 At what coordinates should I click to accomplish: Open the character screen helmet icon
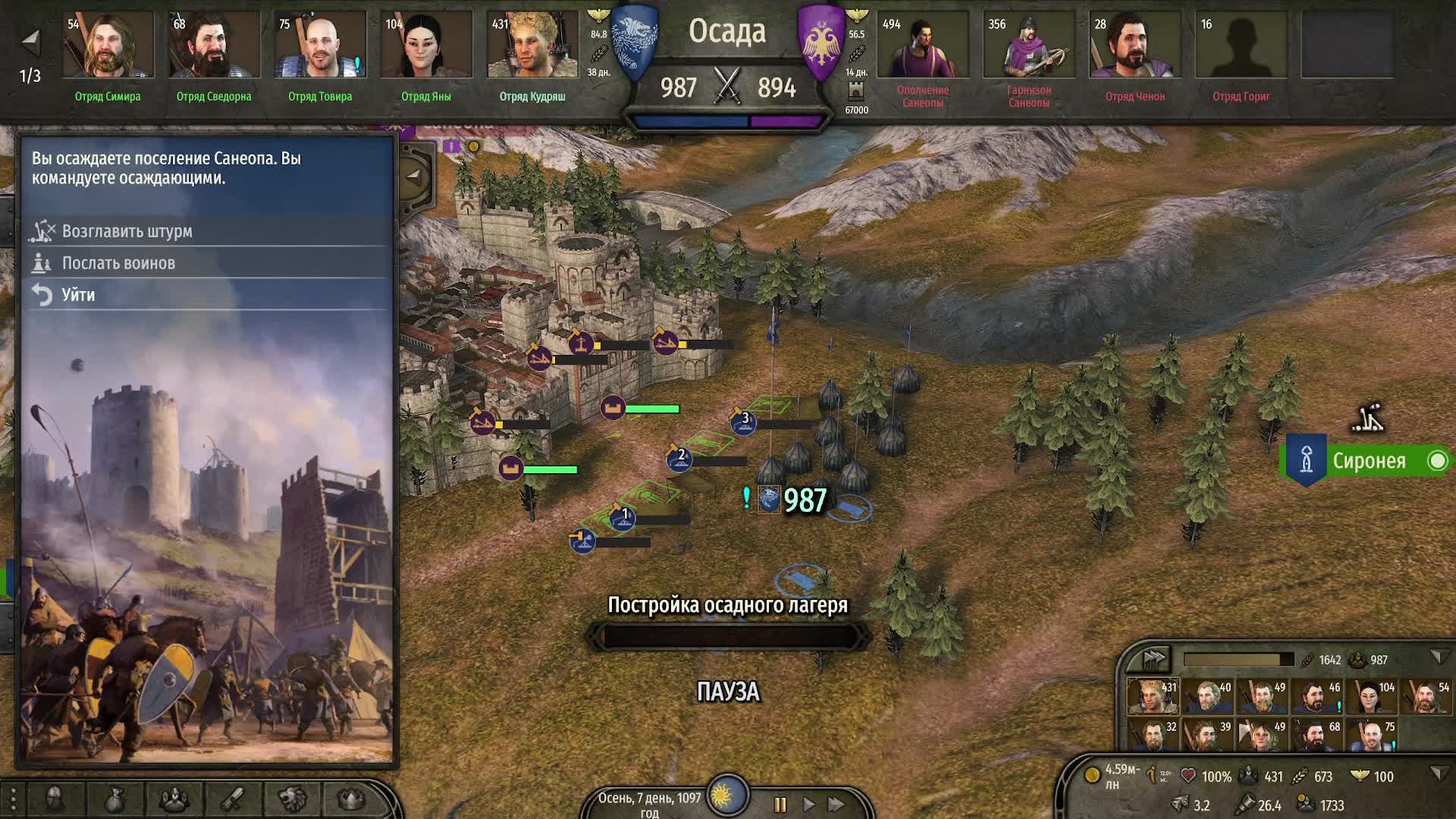click(x=55, y=799)
